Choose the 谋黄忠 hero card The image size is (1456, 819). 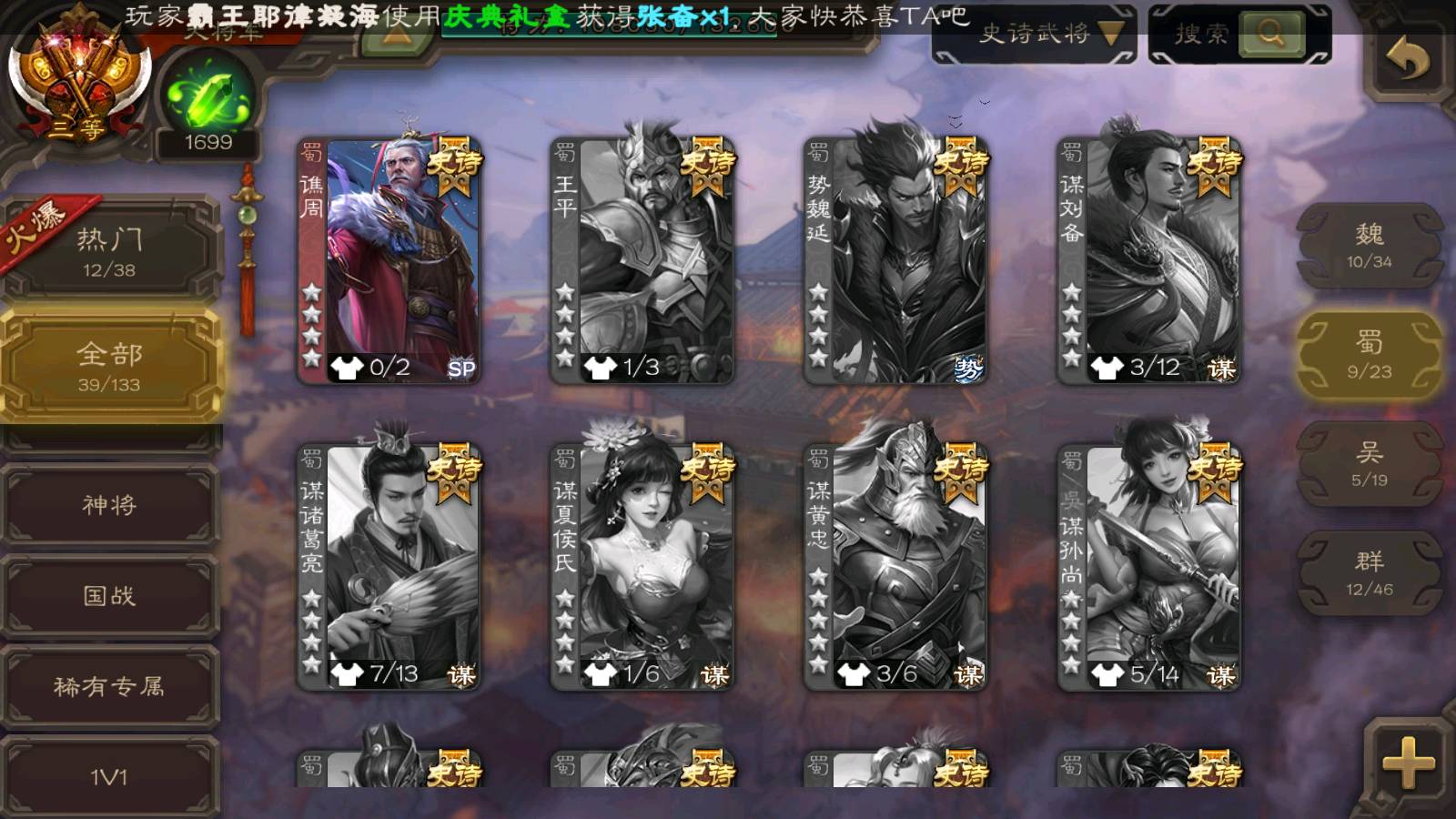click(x=895, y=566)
